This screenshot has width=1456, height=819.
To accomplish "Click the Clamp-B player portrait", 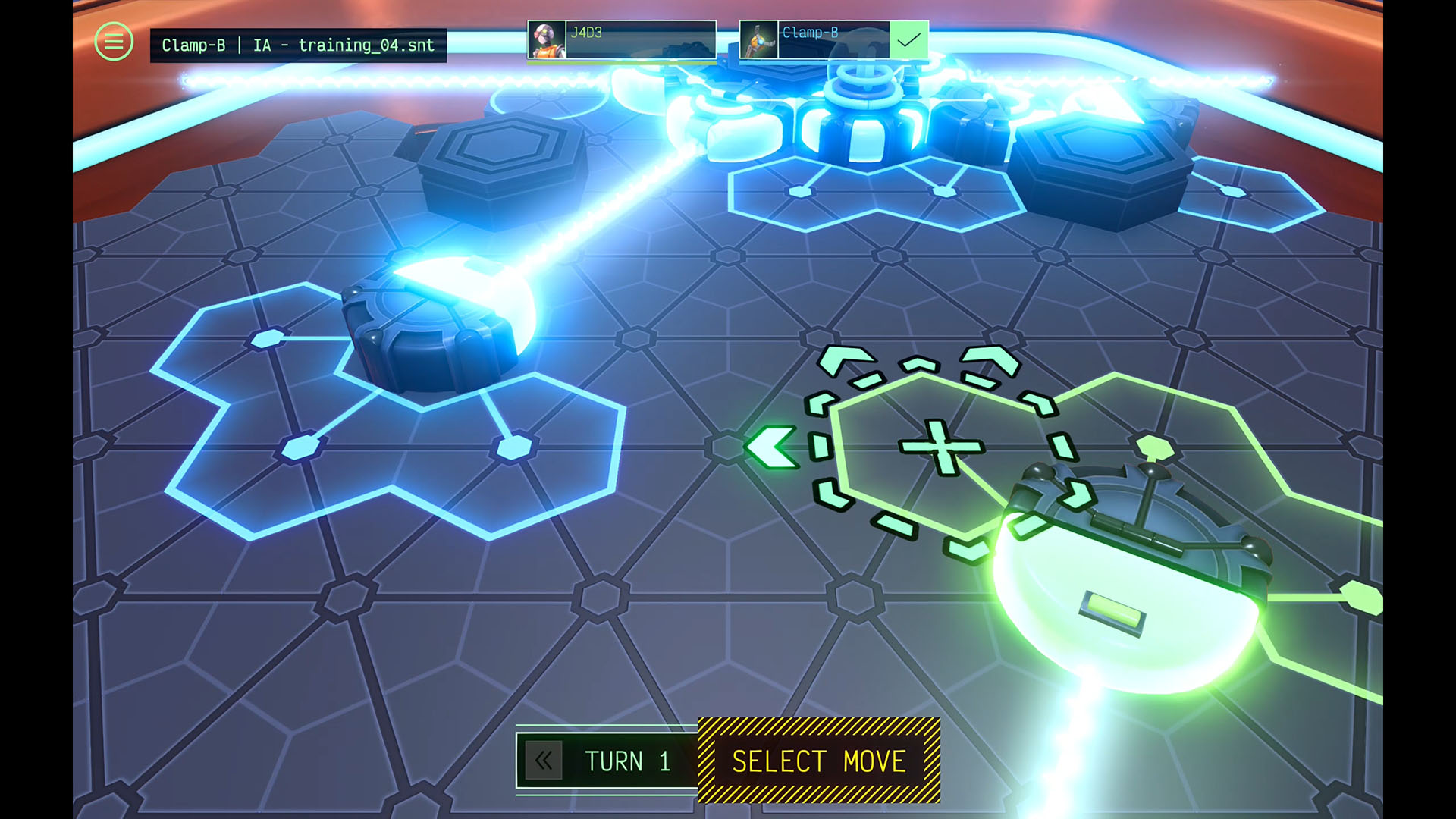I will tap(761, 40).
